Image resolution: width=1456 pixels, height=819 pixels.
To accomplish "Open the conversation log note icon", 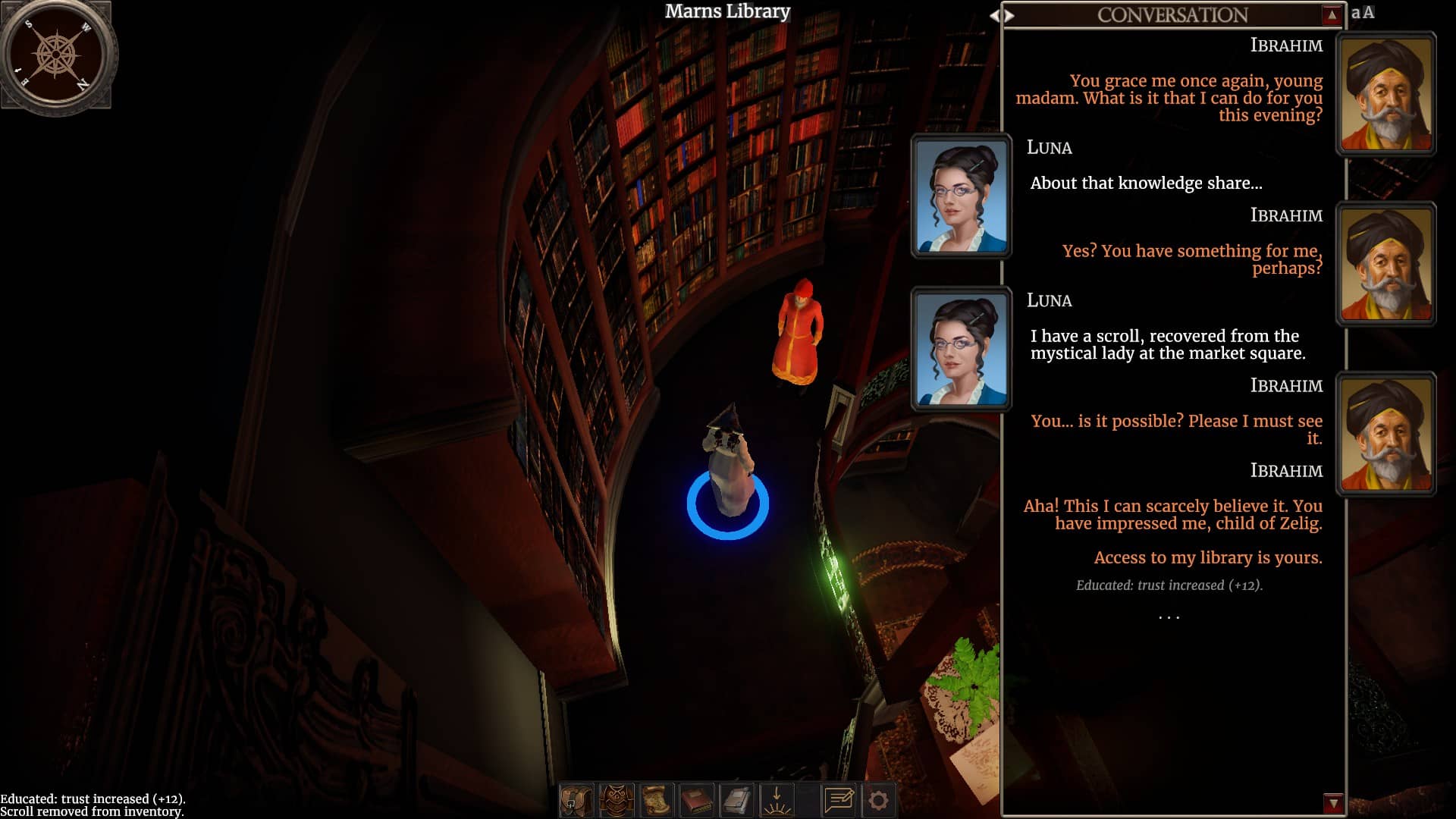I will click(839, 800).
